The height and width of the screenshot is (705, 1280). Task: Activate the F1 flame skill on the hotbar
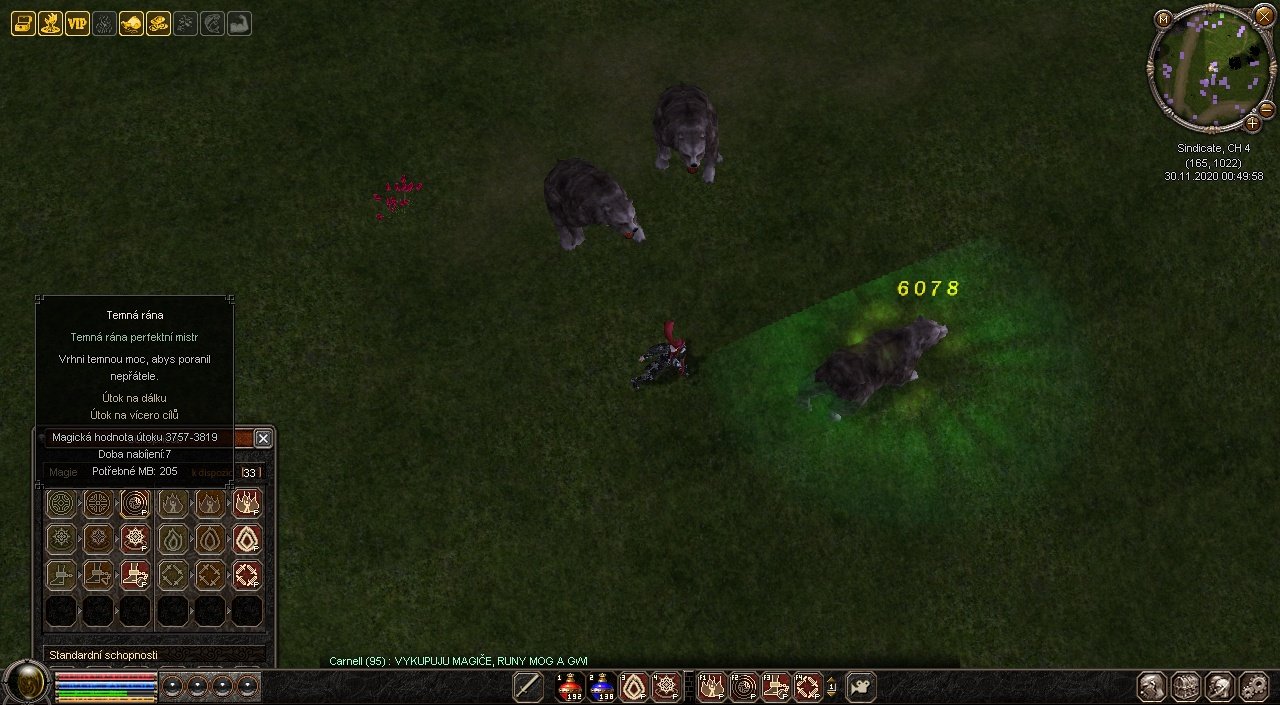coord(712,687)
